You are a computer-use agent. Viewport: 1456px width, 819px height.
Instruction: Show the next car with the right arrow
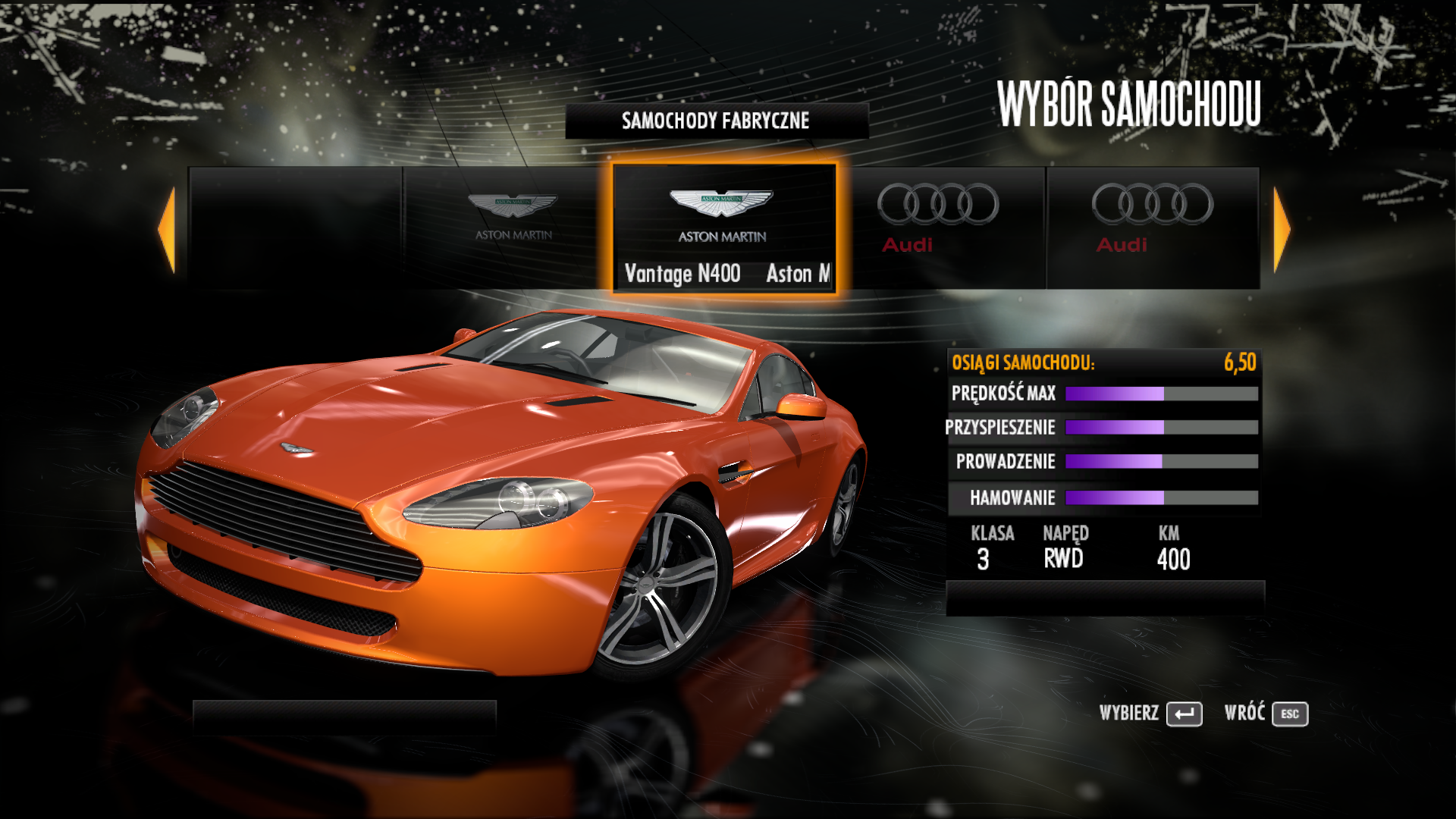[x=1281, y=230]
